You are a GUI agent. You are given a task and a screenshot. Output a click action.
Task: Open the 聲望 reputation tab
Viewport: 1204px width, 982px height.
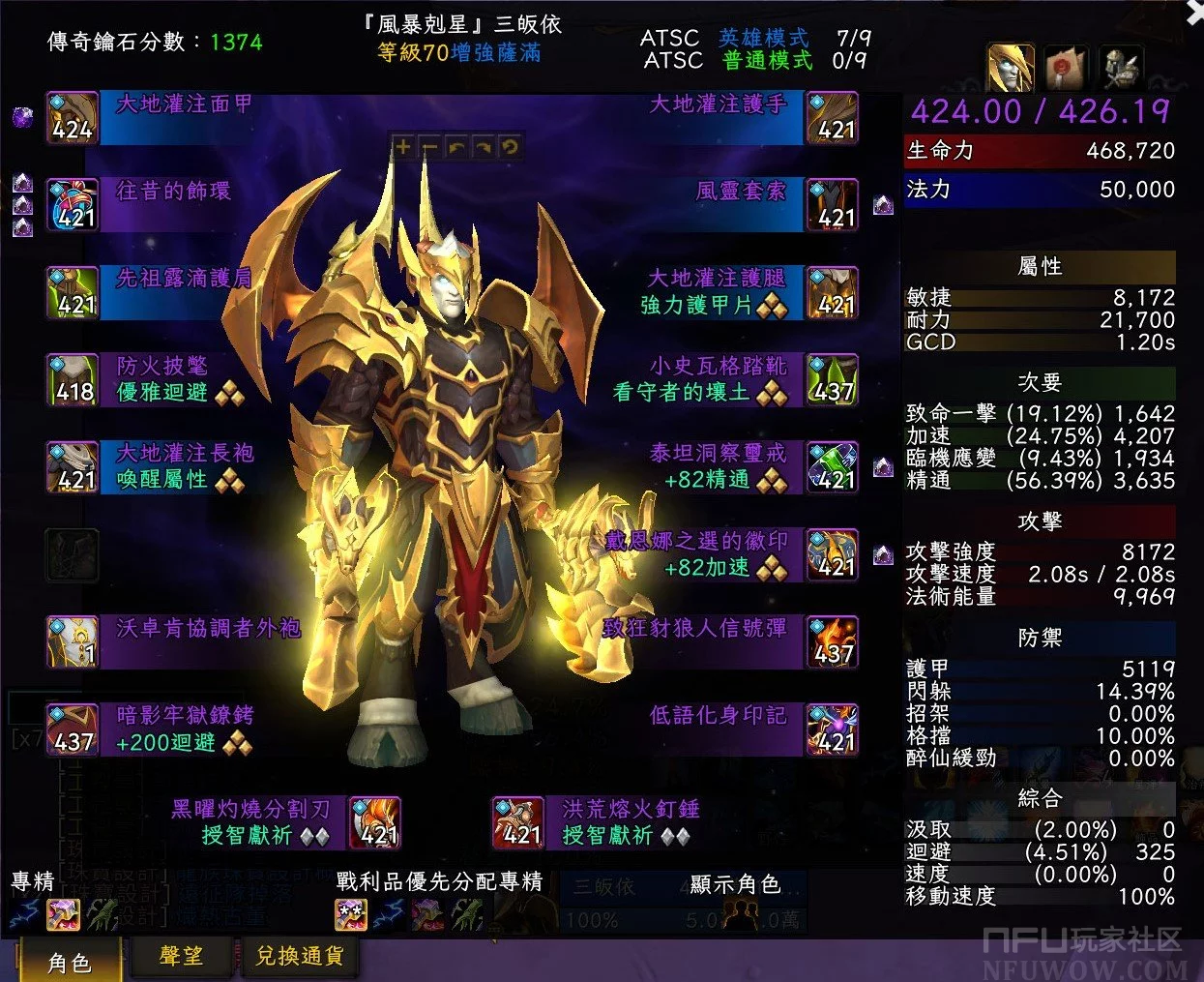[x=181, y=956]
